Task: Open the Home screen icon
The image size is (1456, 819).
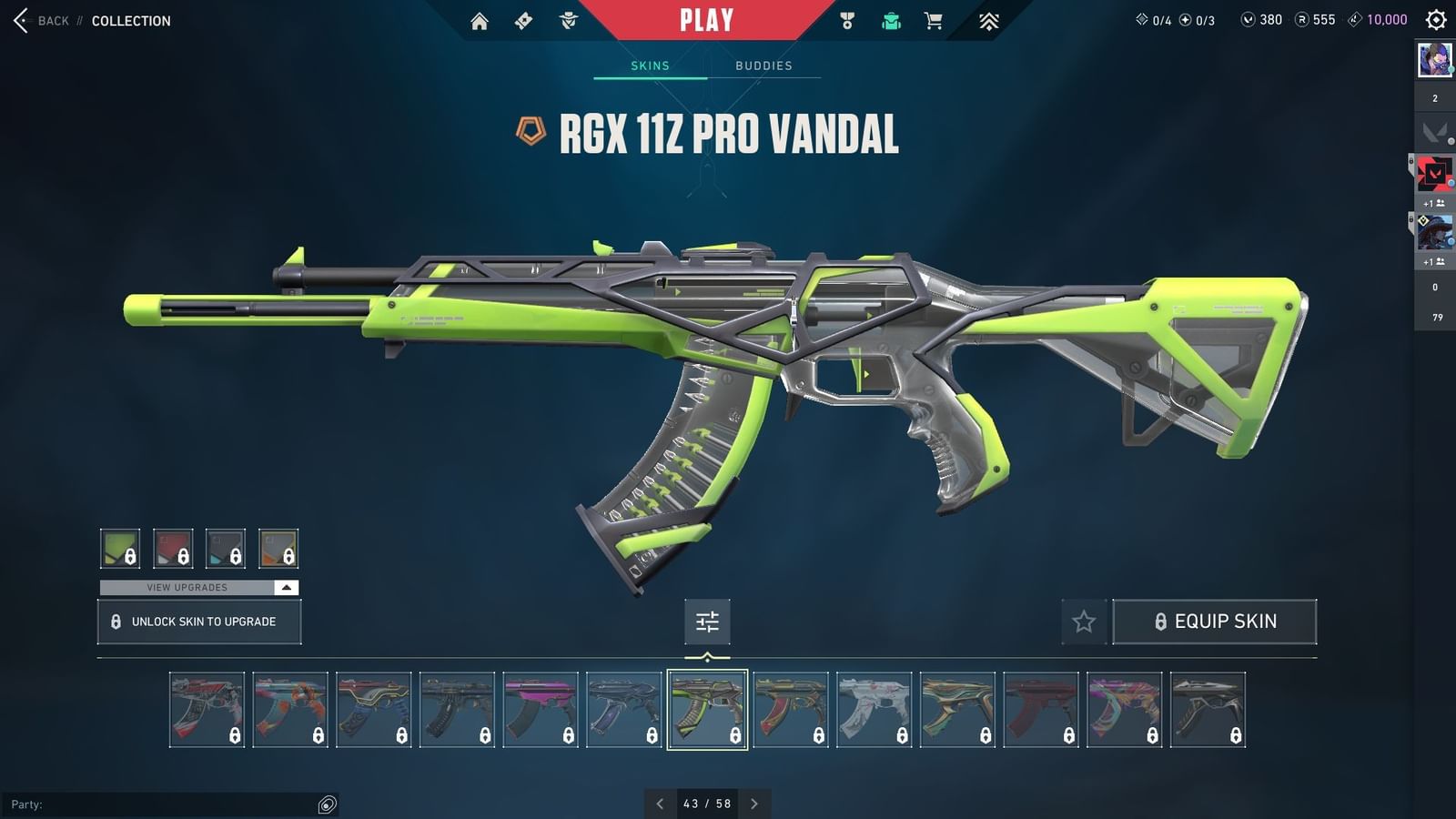Action: click(x=480, y=19)
